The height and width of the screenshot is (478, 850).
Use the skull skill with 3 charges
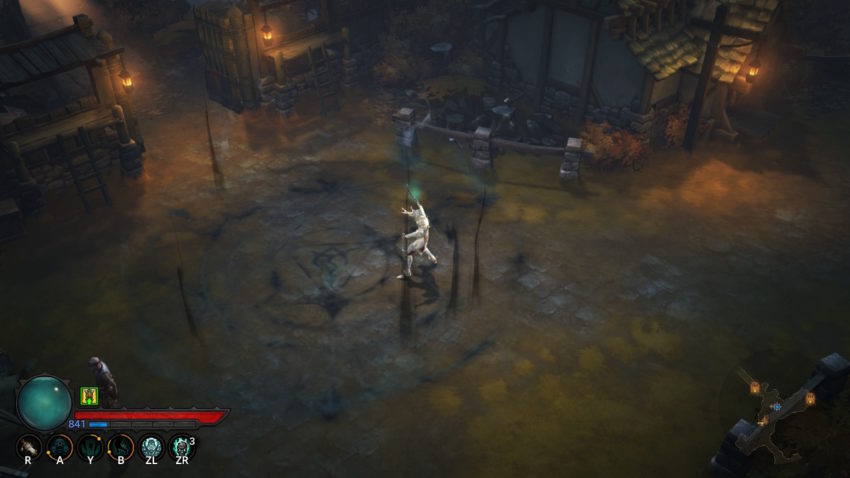click(x=181, y=447)
